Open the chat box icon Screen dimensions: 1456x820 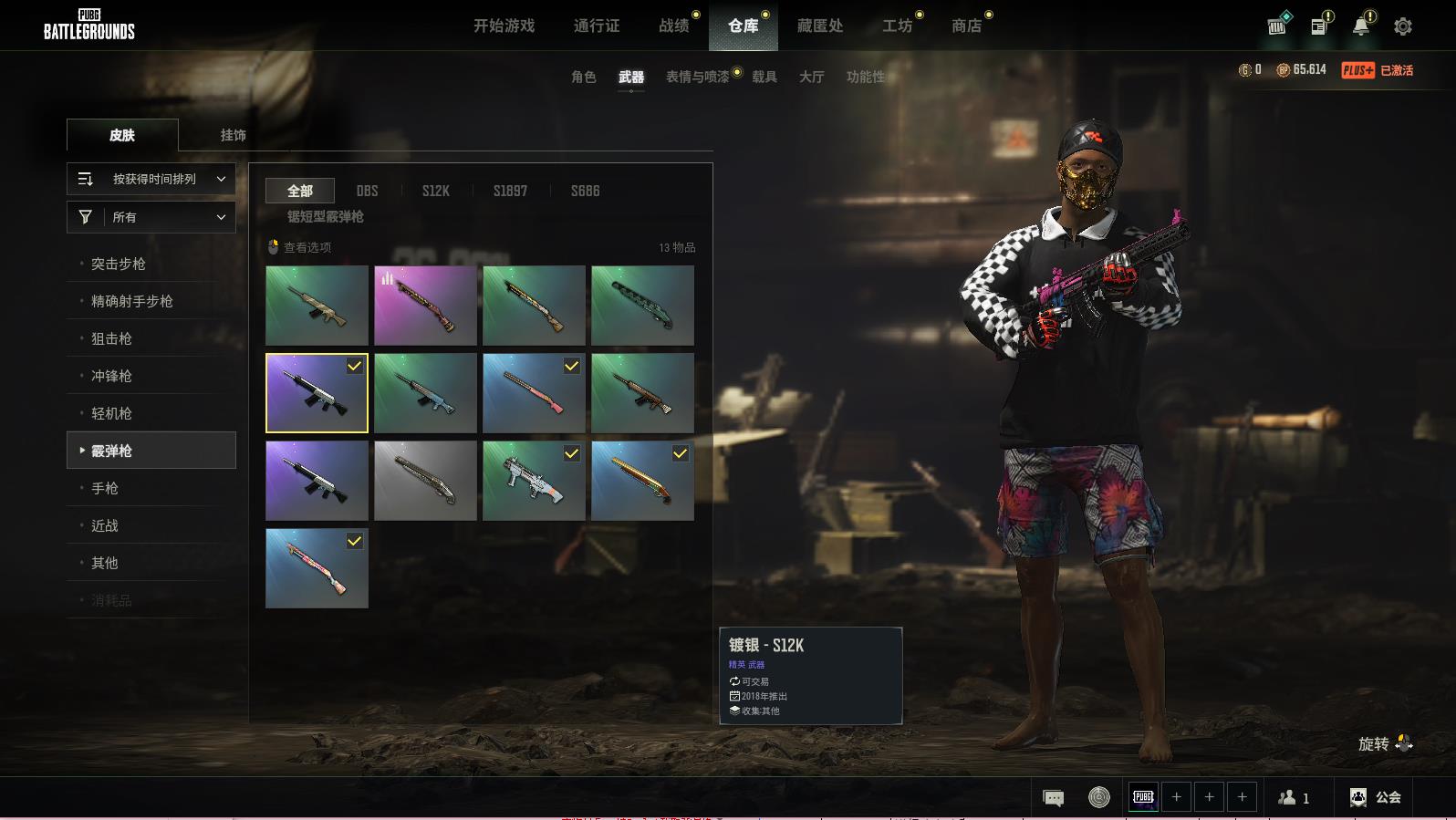1053,798
